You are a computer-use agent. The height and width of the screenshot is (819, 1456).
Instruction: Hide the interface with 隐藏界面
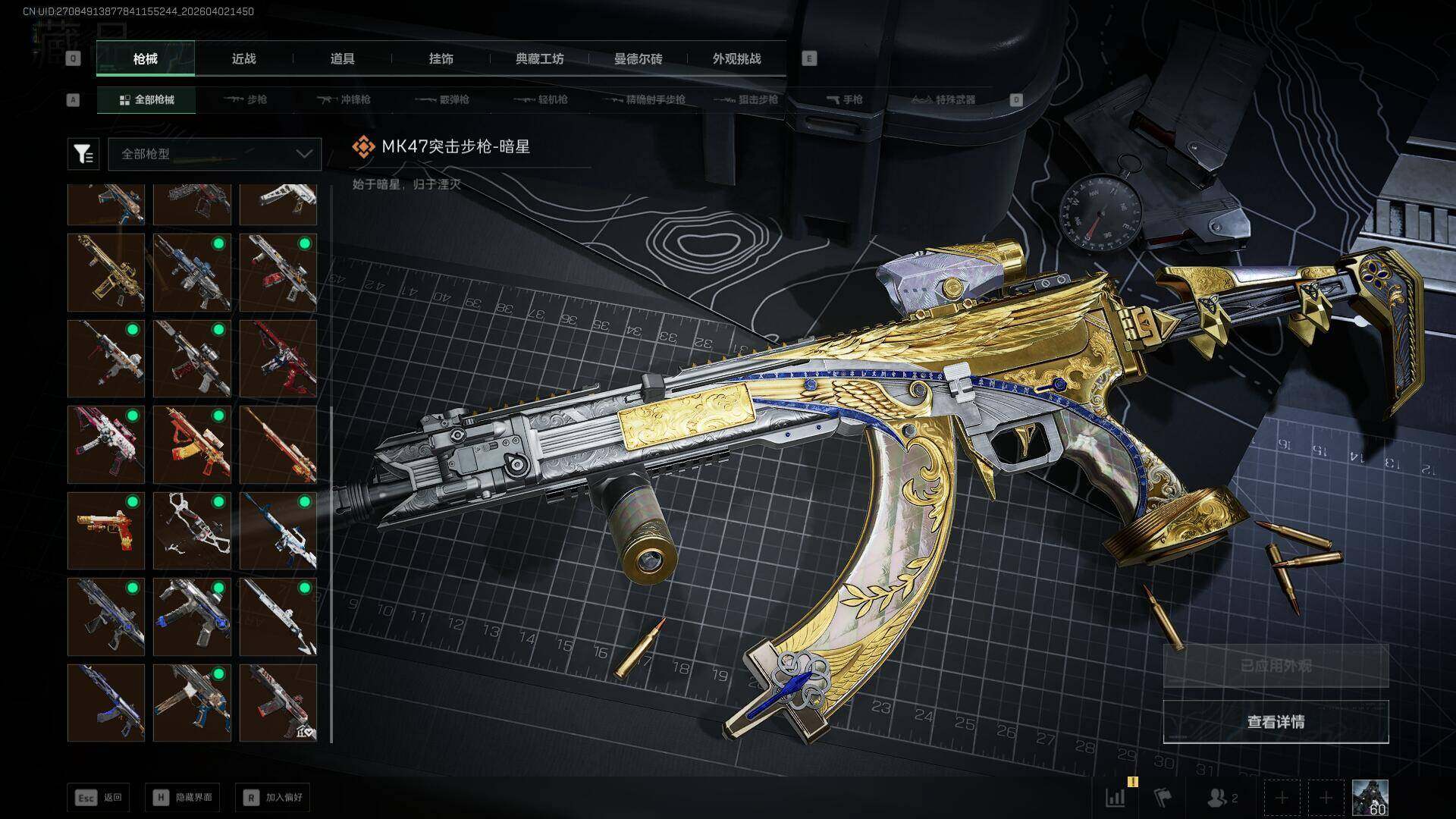(183, 797)
